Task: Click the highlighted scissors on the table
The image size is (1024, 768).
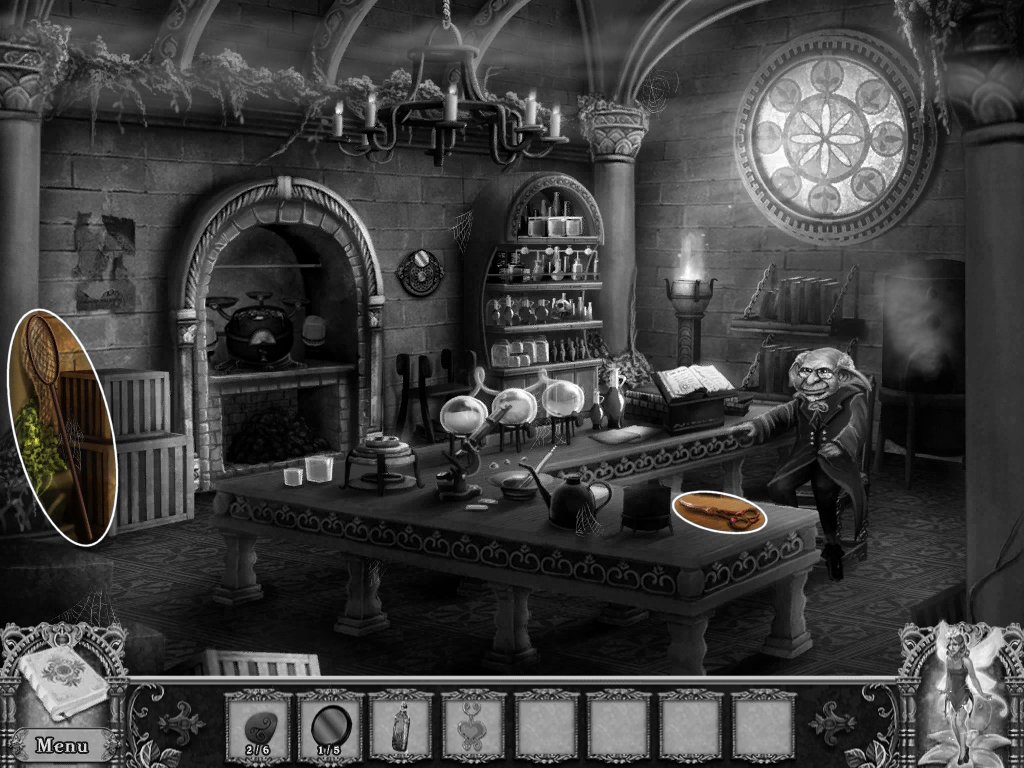Action: (x=719, y=513)
